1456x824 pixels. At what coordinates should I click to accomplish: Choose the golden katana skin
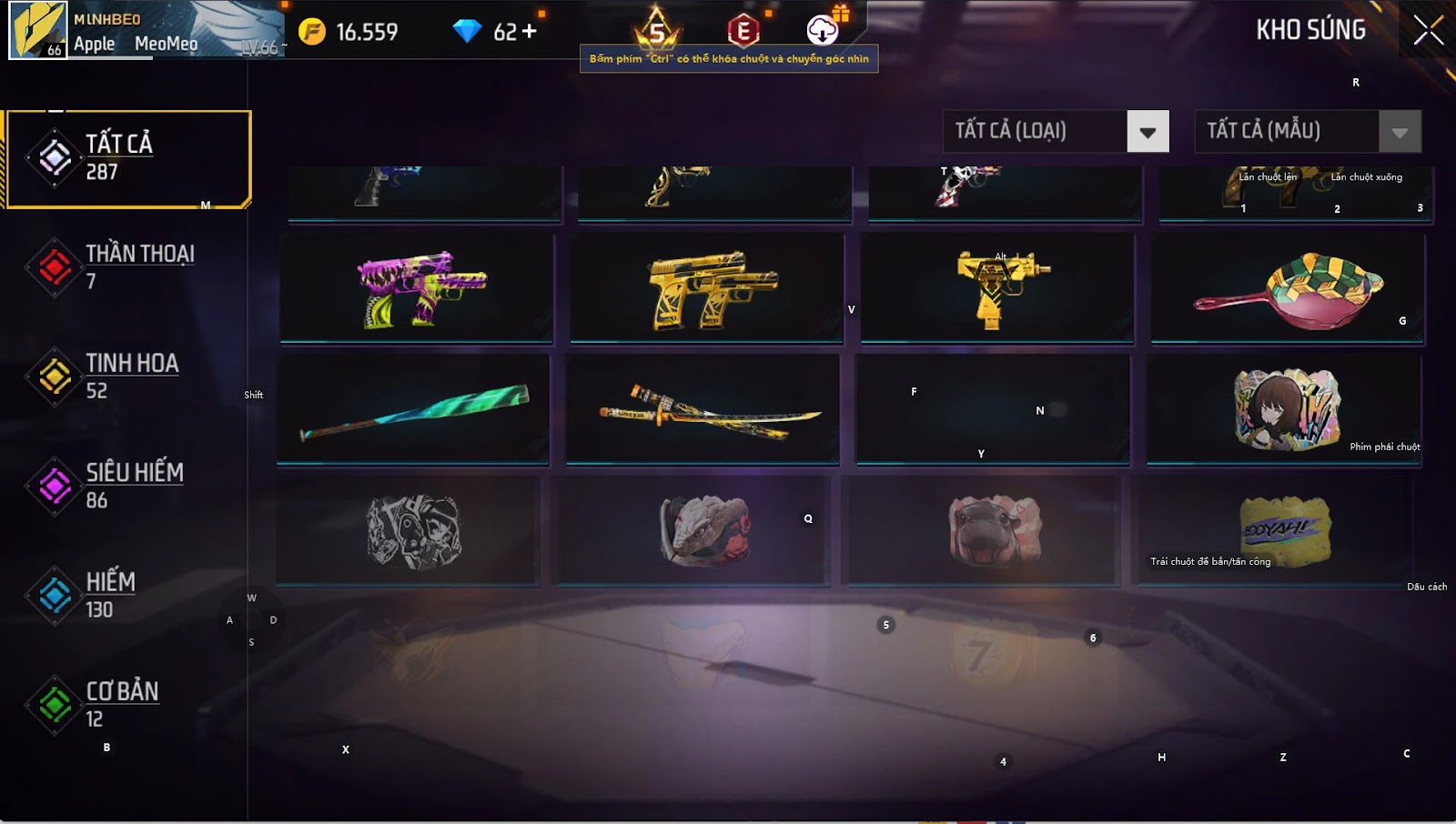point(703,409)
